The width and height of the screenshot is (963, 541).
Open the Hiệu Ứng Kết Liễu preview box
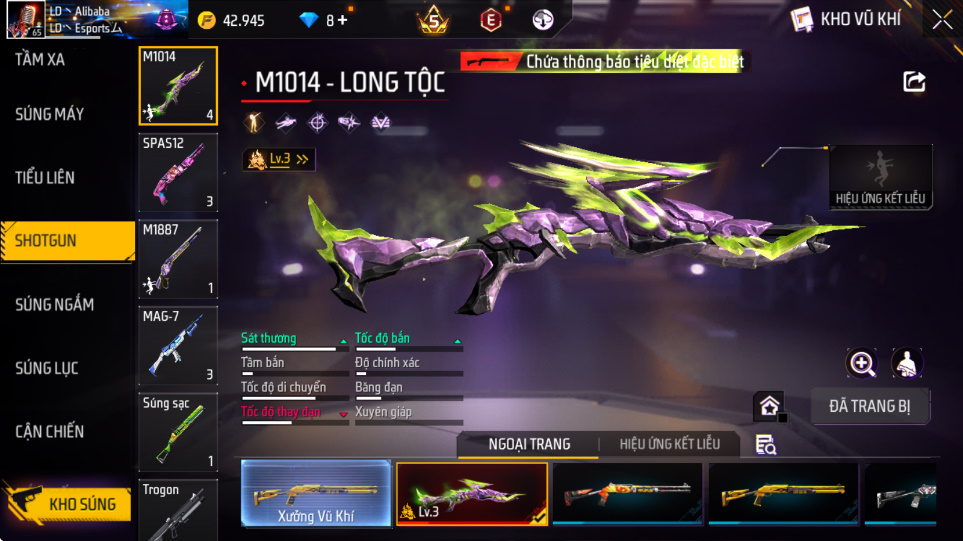(x=881, y=177)
